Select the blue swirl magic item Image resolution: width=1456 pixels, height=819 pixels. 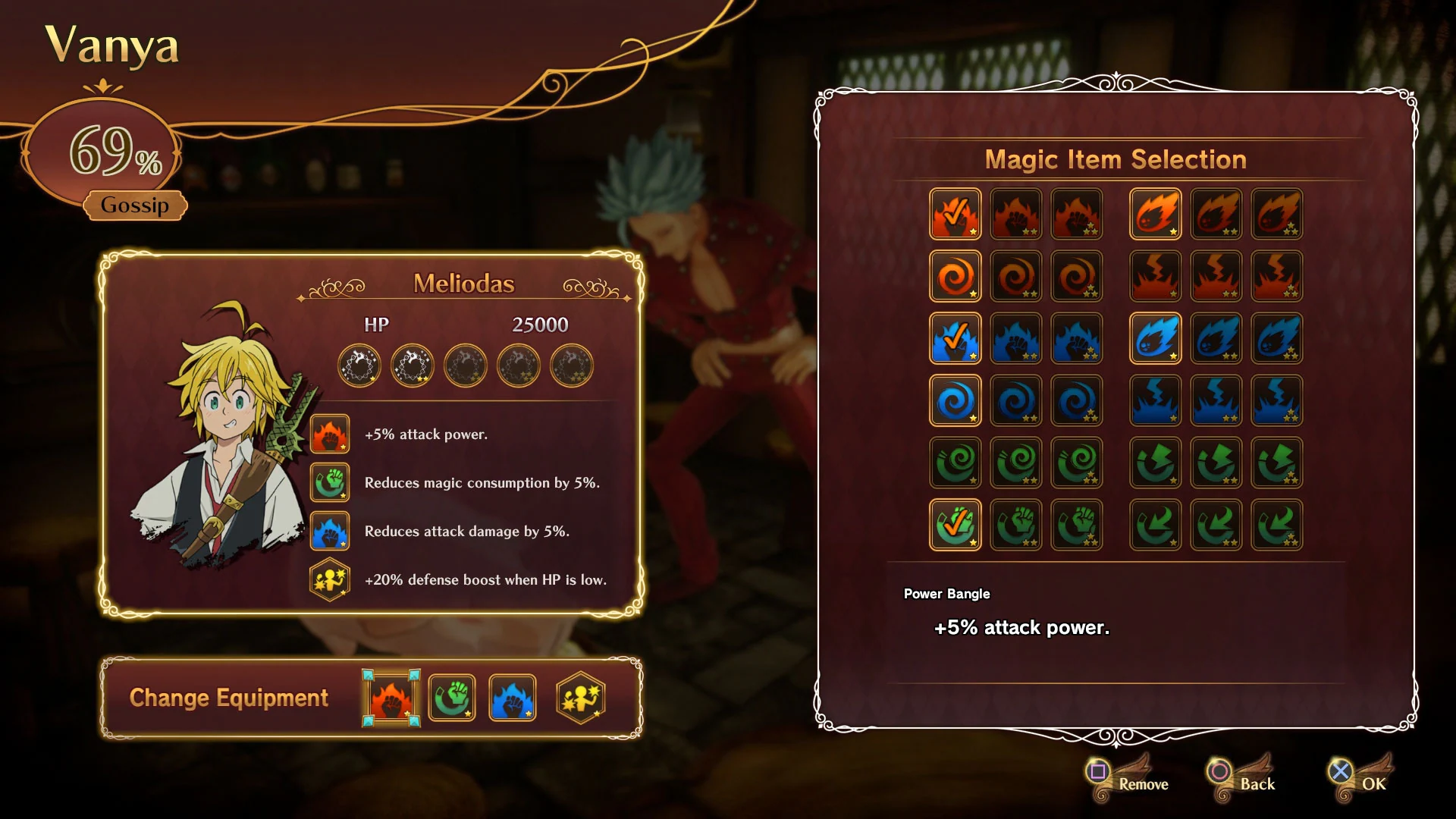[955, 402]
